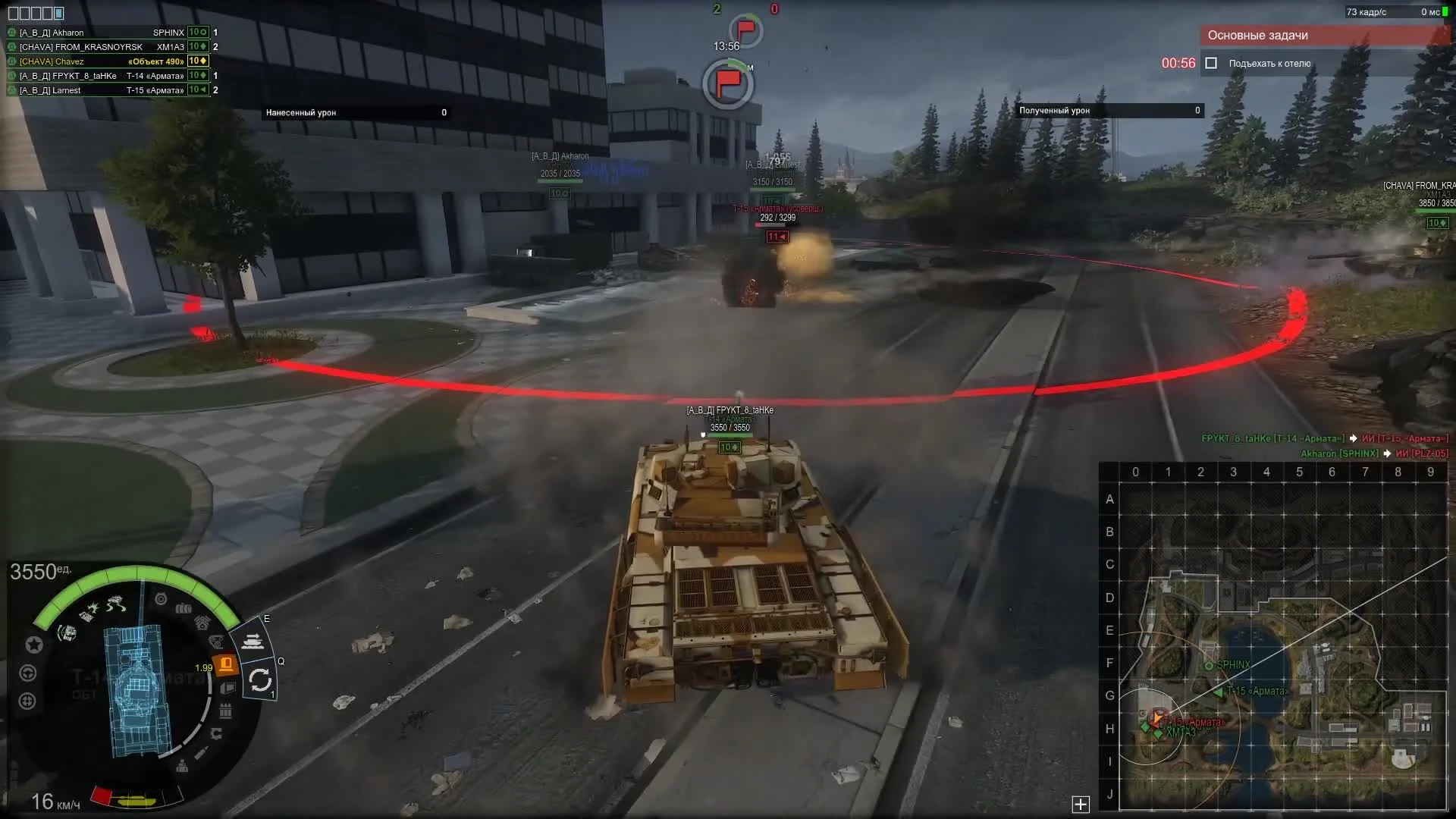Select the ammo rack module icon
The height and width of the screenshot is (819, 1456).
[224, 711]
